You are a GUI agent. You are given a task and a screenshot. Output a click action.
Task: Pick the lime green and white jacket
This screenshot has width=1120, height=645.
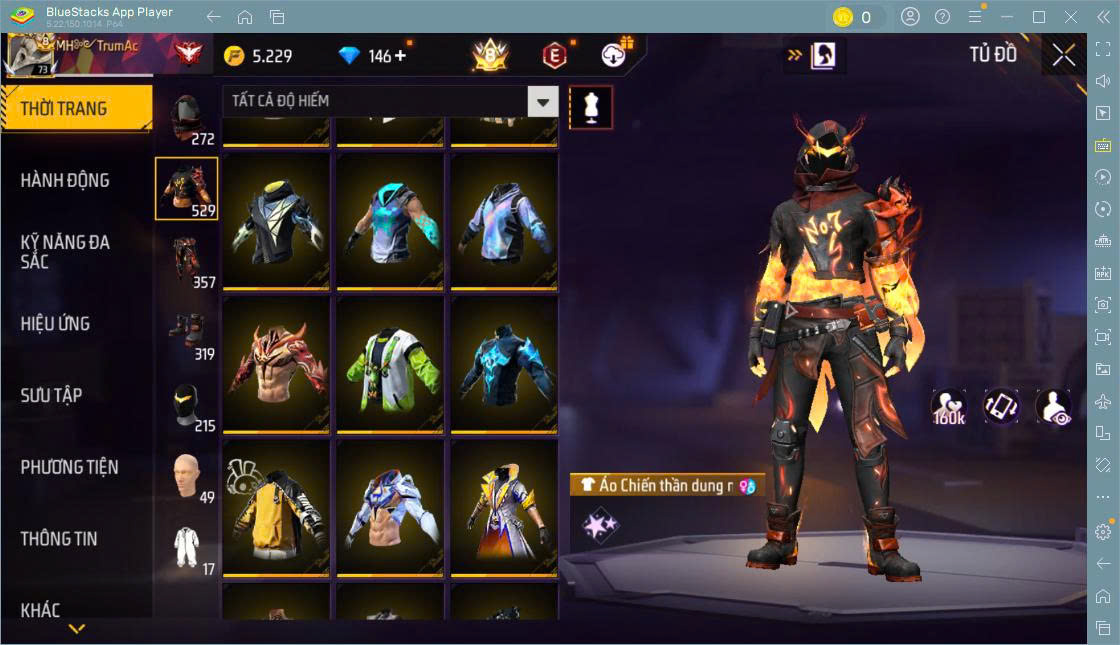tap(390, 364)
